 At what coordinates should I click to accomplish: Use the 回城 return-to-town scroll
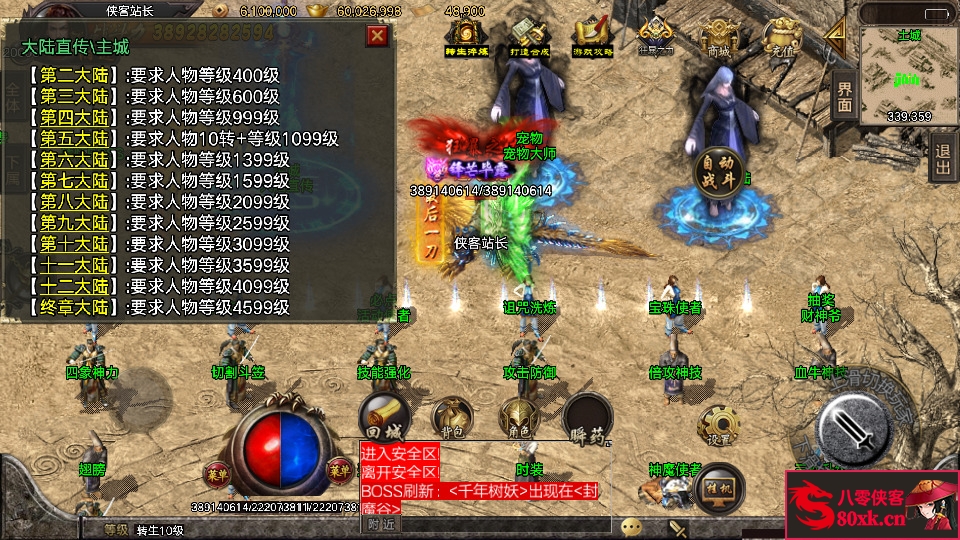(x=385, y=417)
